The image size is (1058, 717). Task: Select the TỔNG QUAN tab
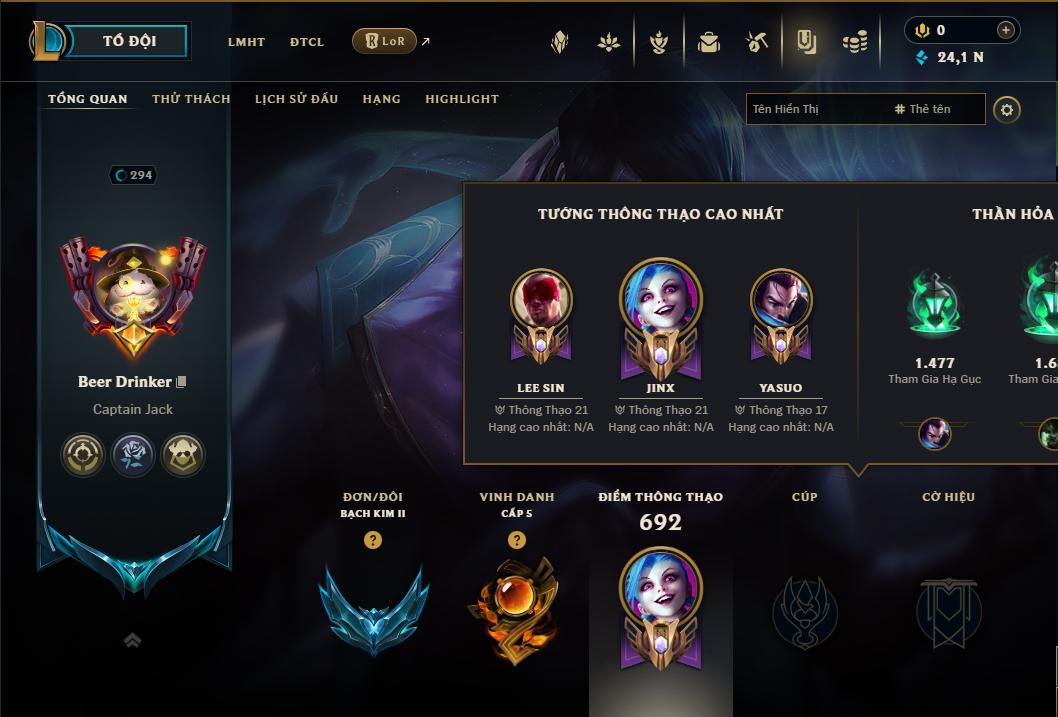click(x=88, y=99)
